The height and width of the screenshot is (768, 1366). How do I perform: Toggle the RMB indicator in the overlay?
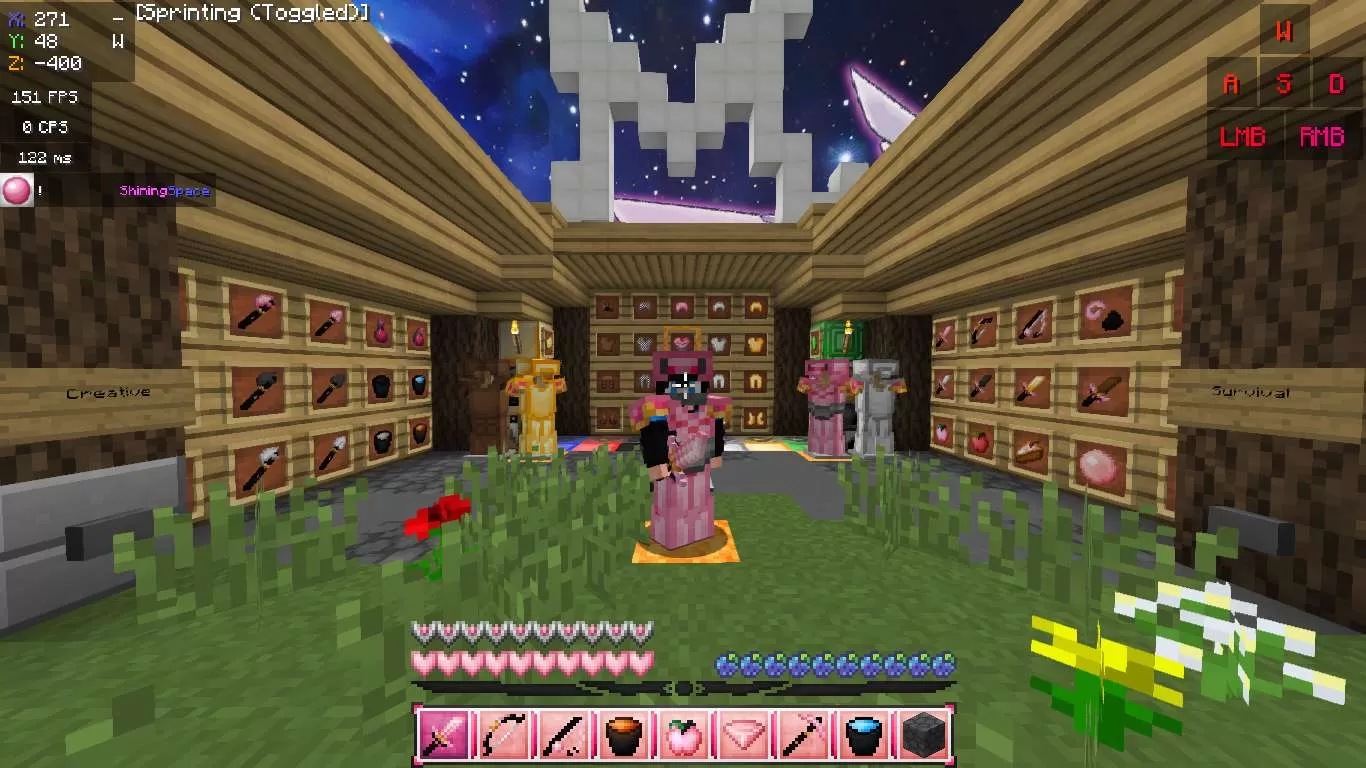coord(1322,136)
